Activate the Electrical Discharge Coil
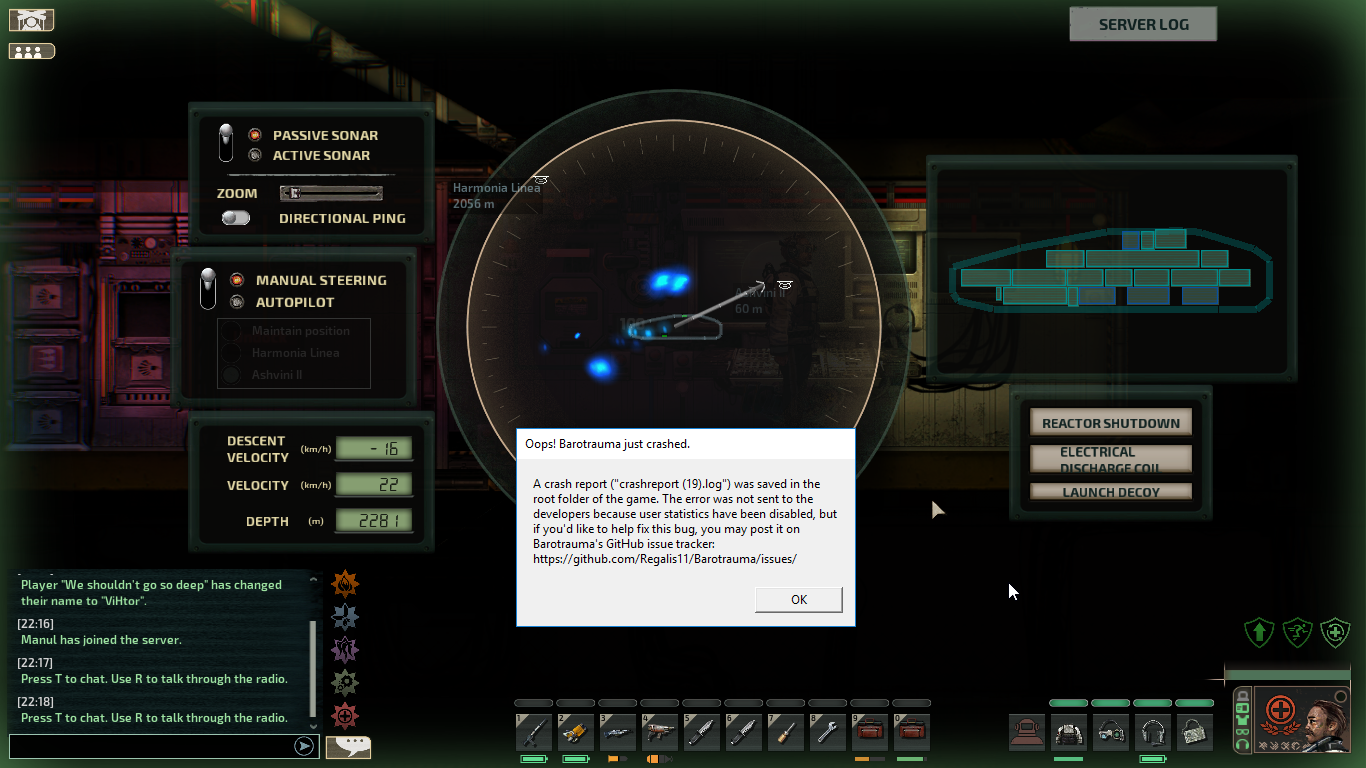 1111,459
